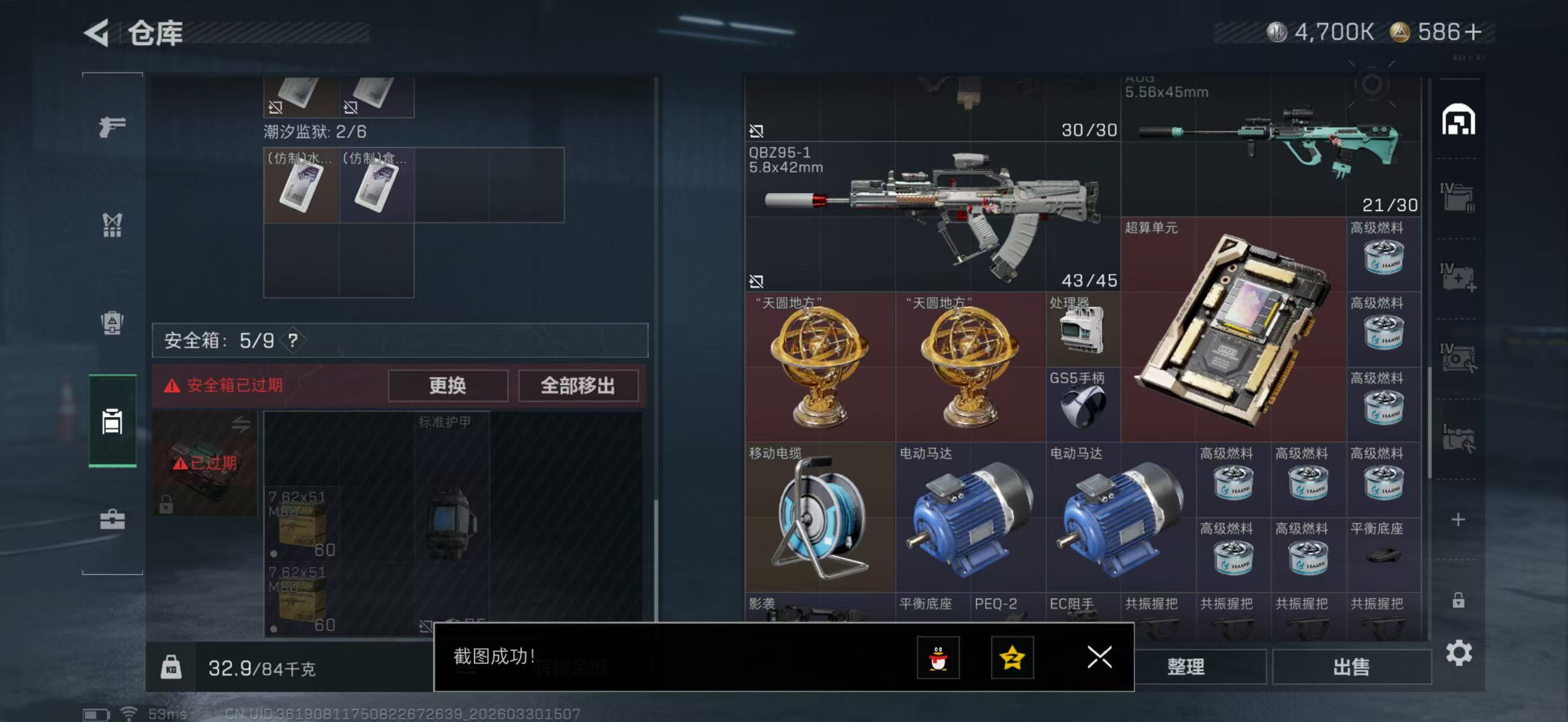This screenshot has width=1568, height=722.
Task: Click the lock icon in the right sidebar
Action: (x=1460, y=600)
